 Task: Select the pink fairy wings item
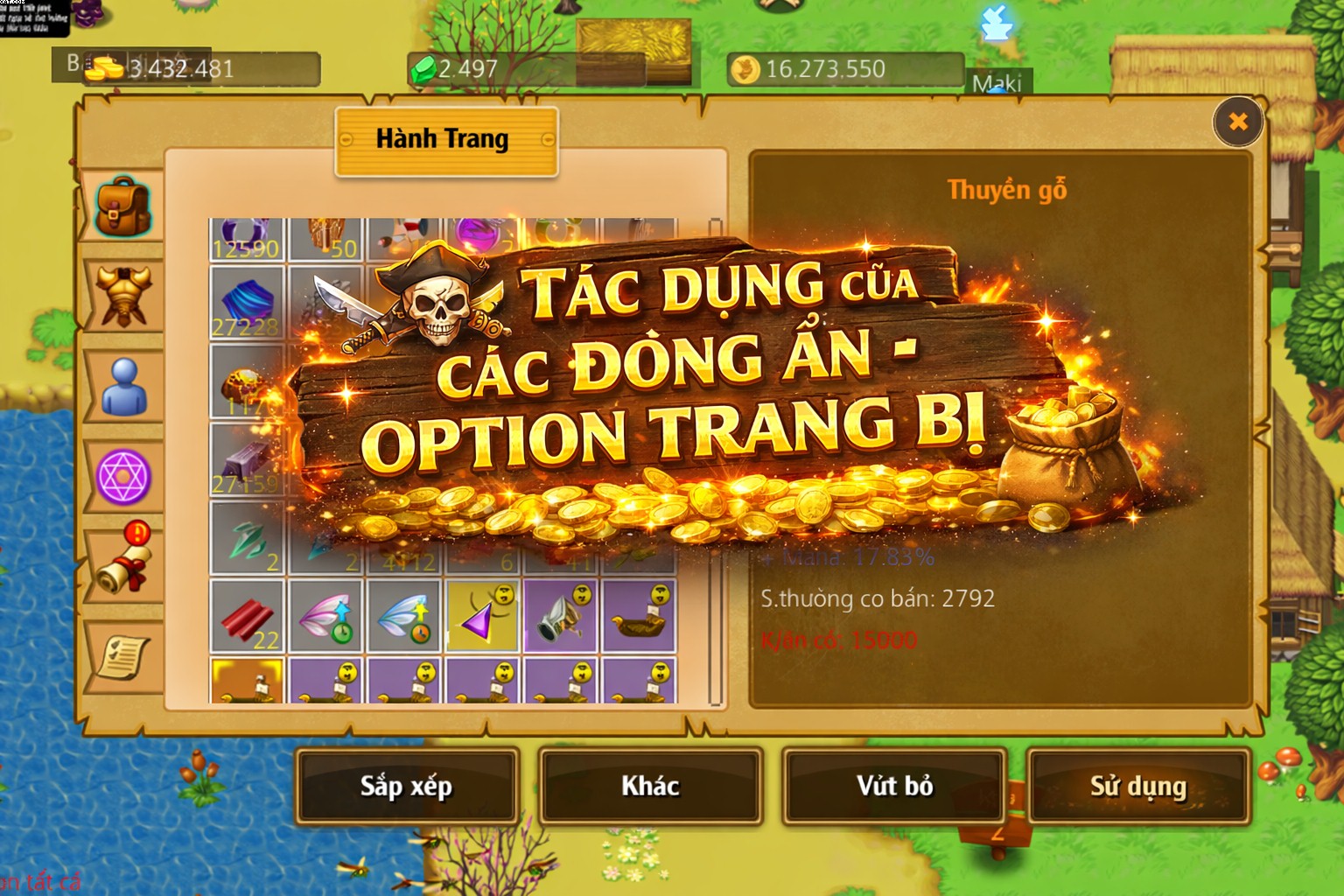(328, 617)
